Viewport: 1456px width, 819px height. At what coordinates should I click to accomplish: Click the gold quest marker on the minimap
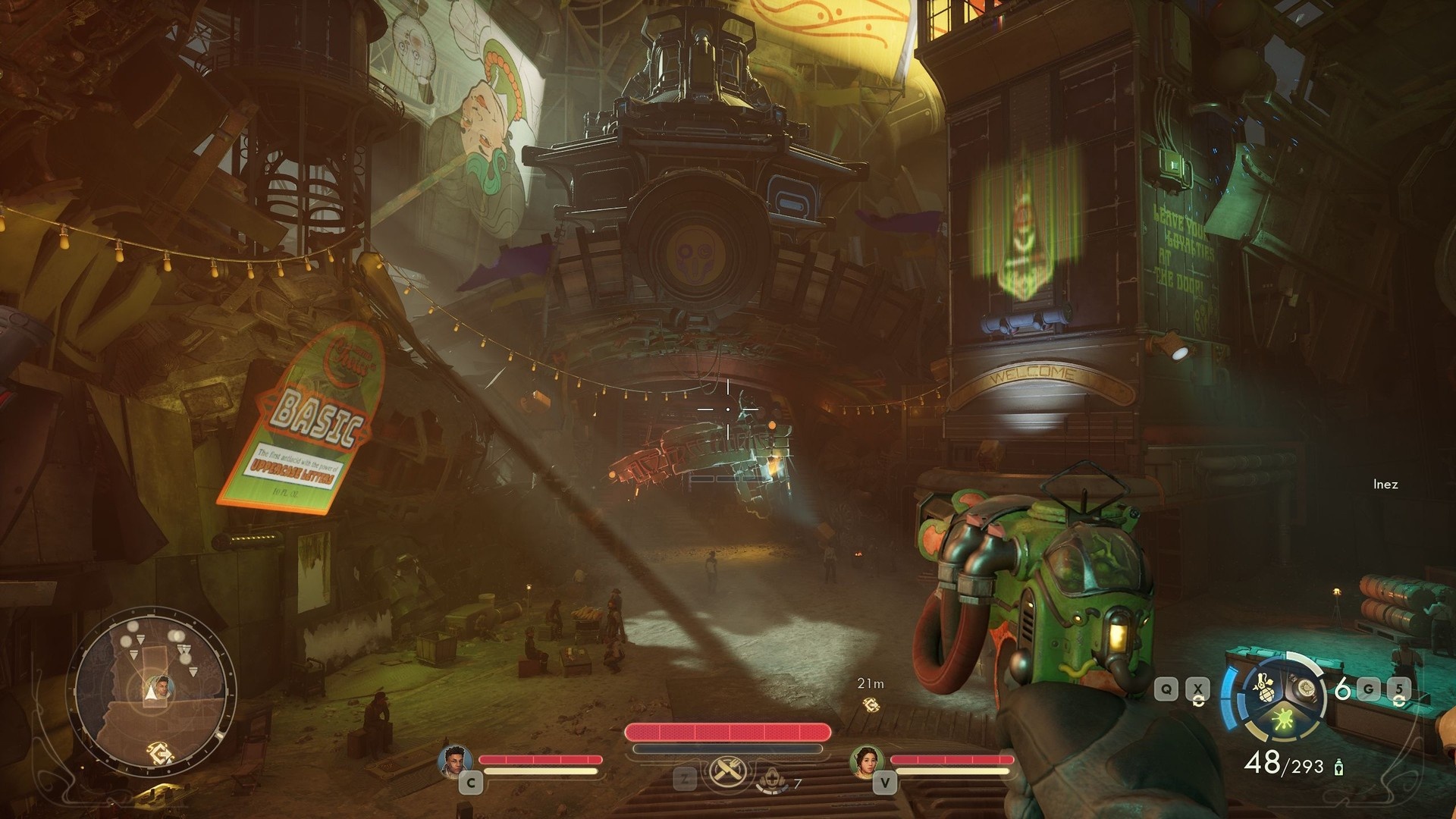162,751
